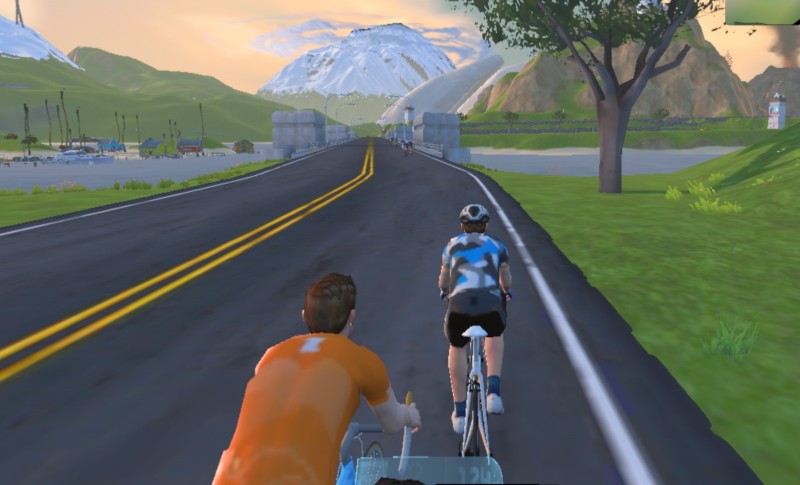Click the minimap in the corner

click(762, 11)
